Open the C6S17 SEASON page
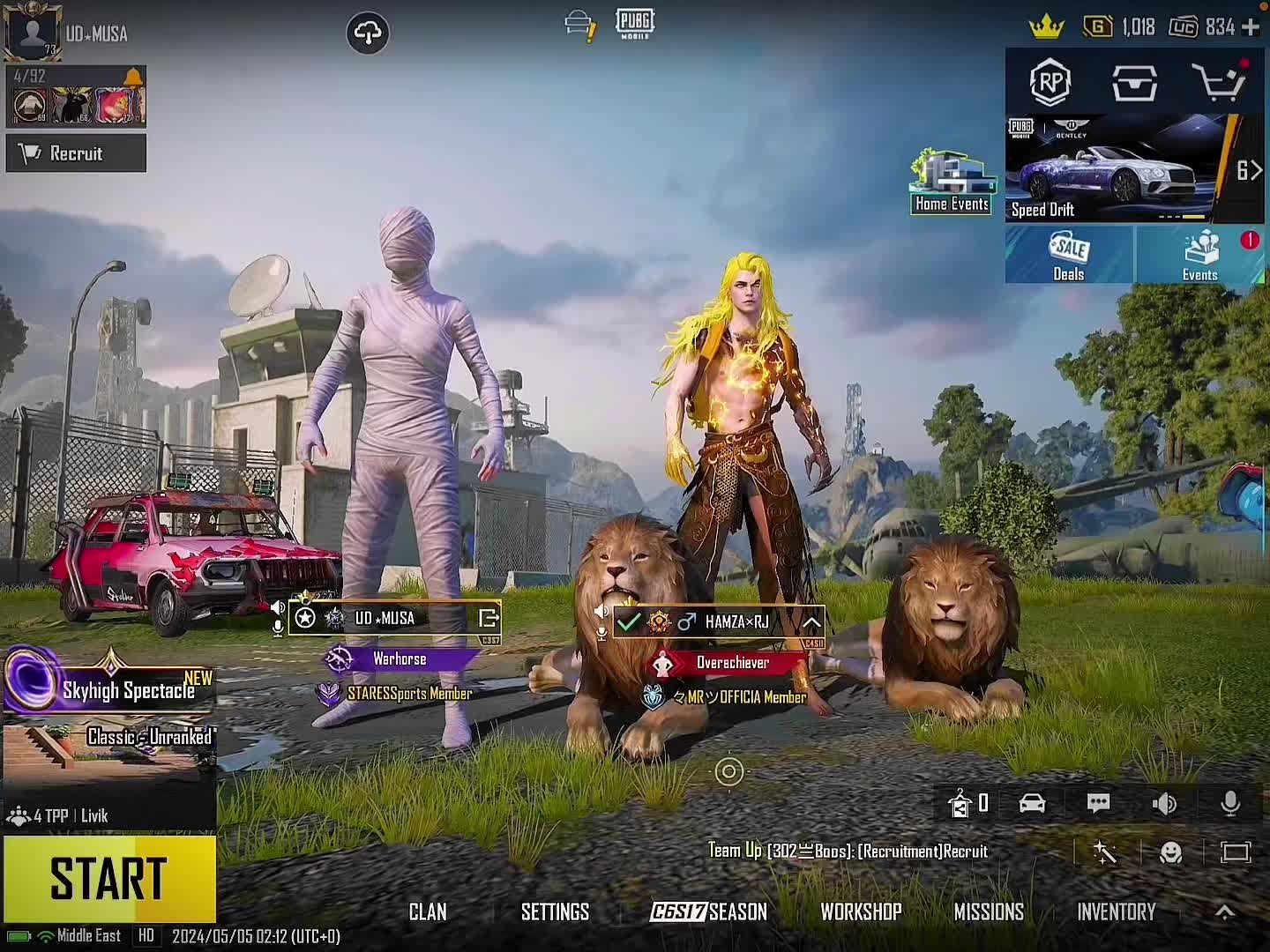 [x=709, y=911]
